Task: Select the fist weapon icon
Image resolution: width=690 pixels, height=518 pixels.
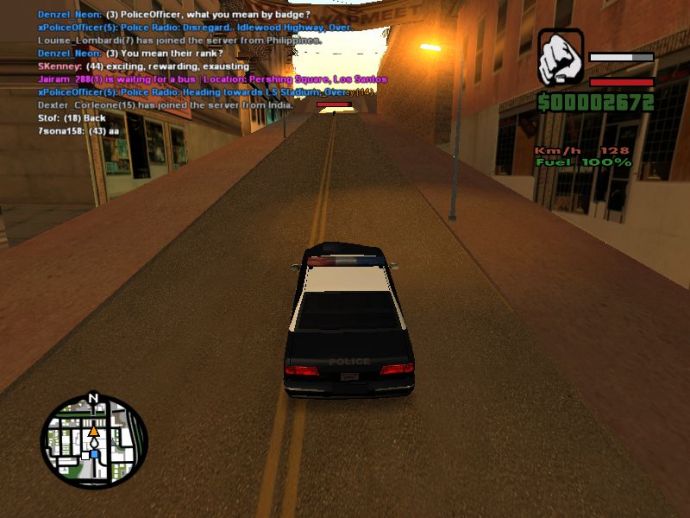Action: click(560, 57)
